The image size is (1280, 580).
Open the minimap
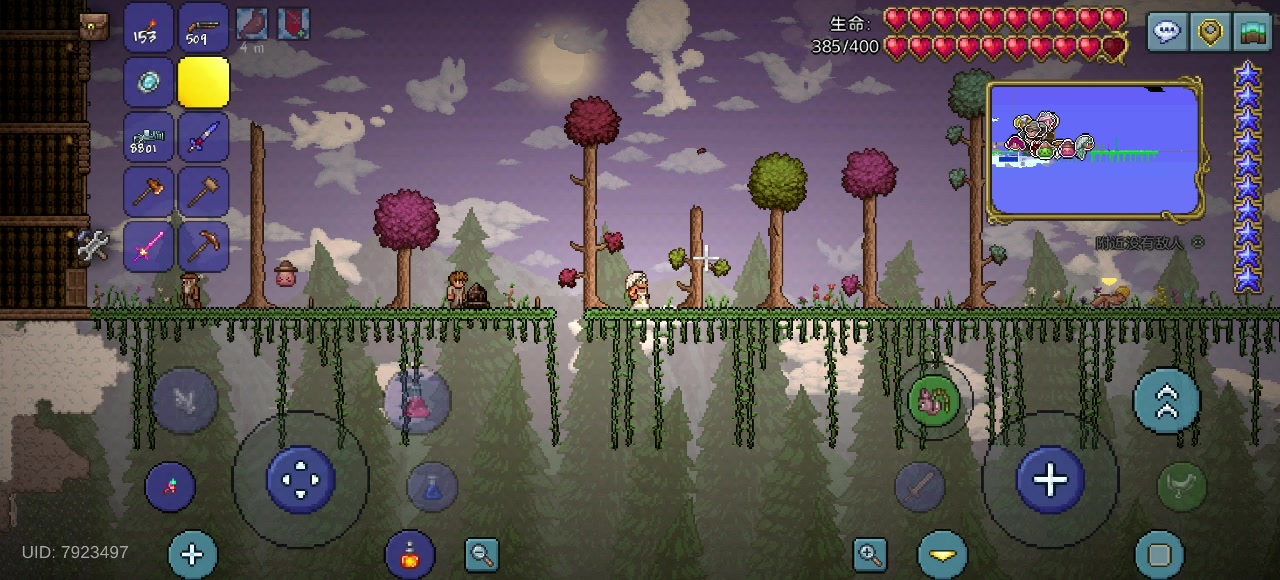[1094, 151]
